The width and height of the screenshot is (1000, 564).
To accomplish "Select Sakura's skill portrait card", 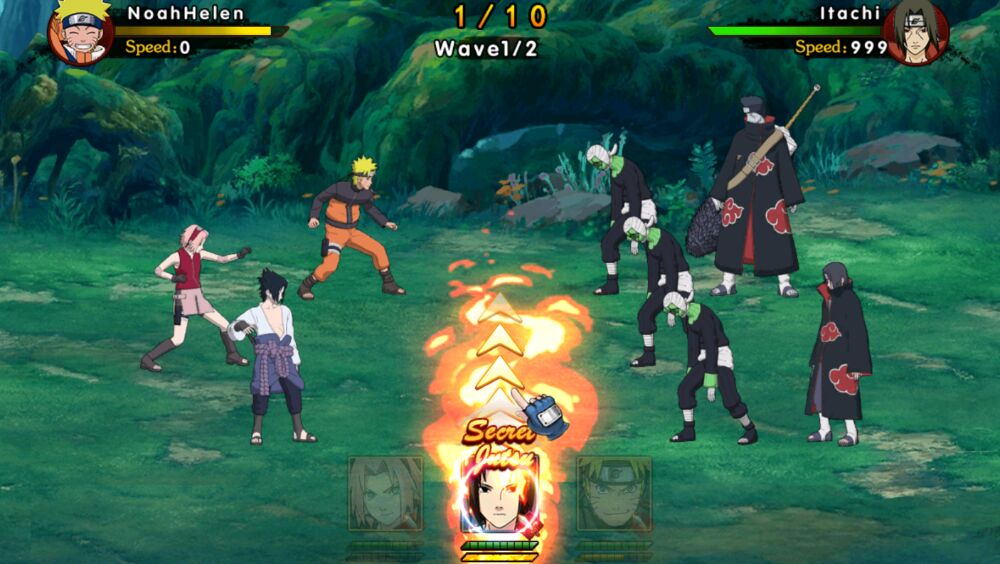I will (385, 493).
